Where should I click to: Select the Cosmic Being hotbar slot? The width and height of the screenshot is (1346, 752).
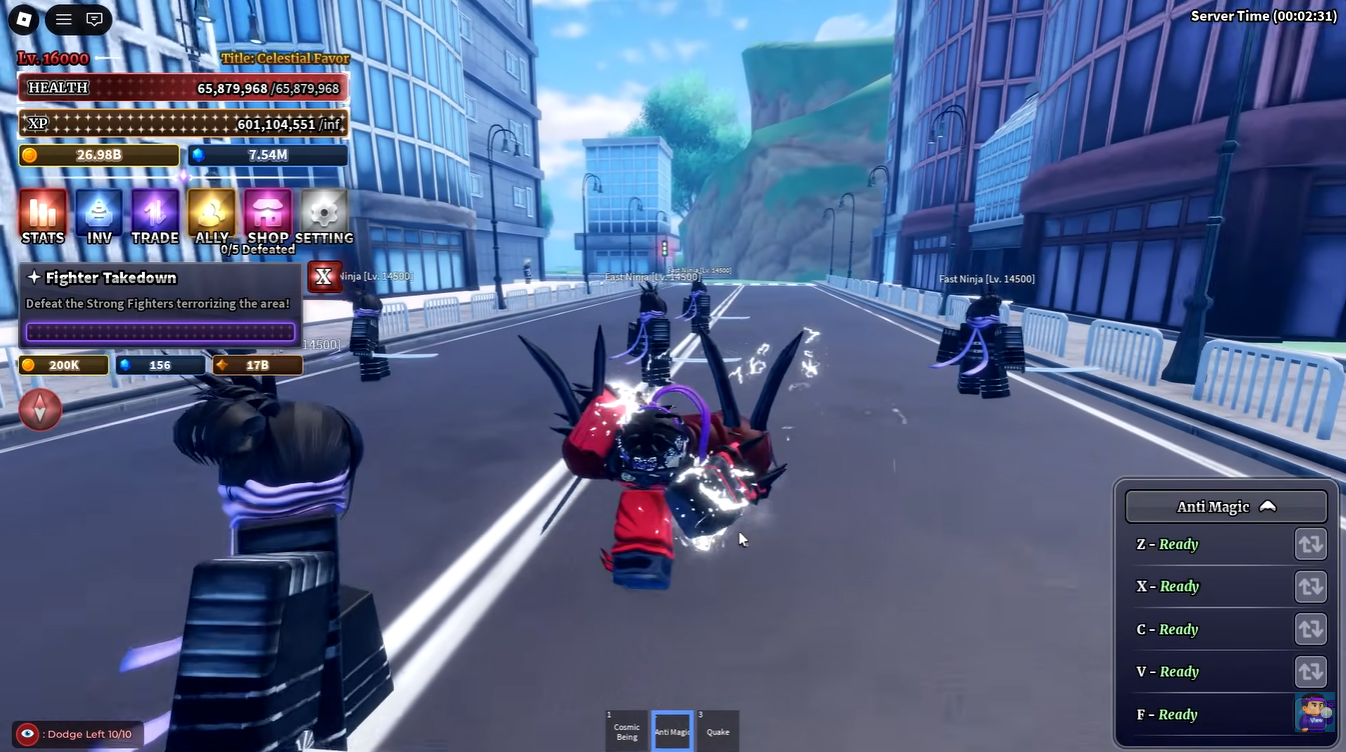tap(626, 731)
